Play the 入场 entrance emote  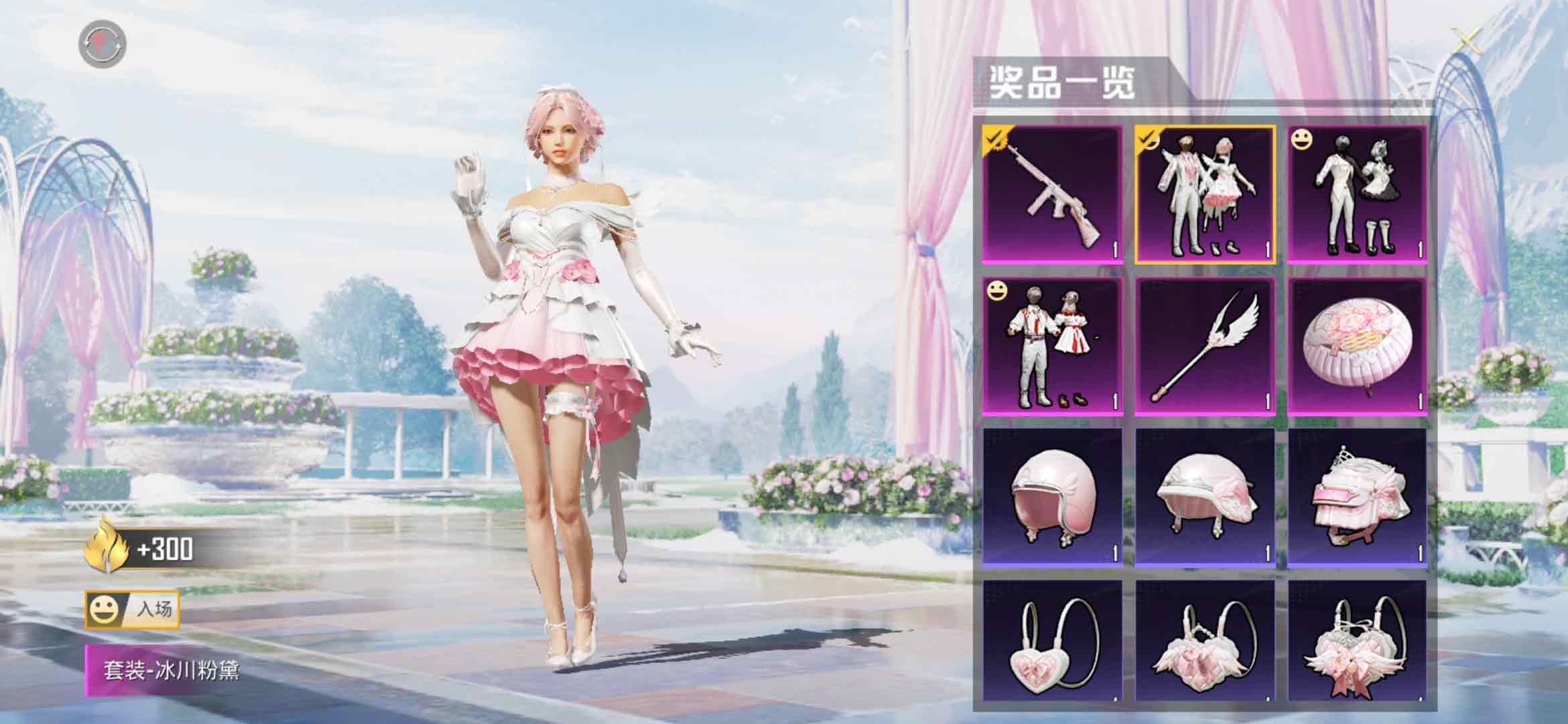pyautogui.click(x=133, y=609)
